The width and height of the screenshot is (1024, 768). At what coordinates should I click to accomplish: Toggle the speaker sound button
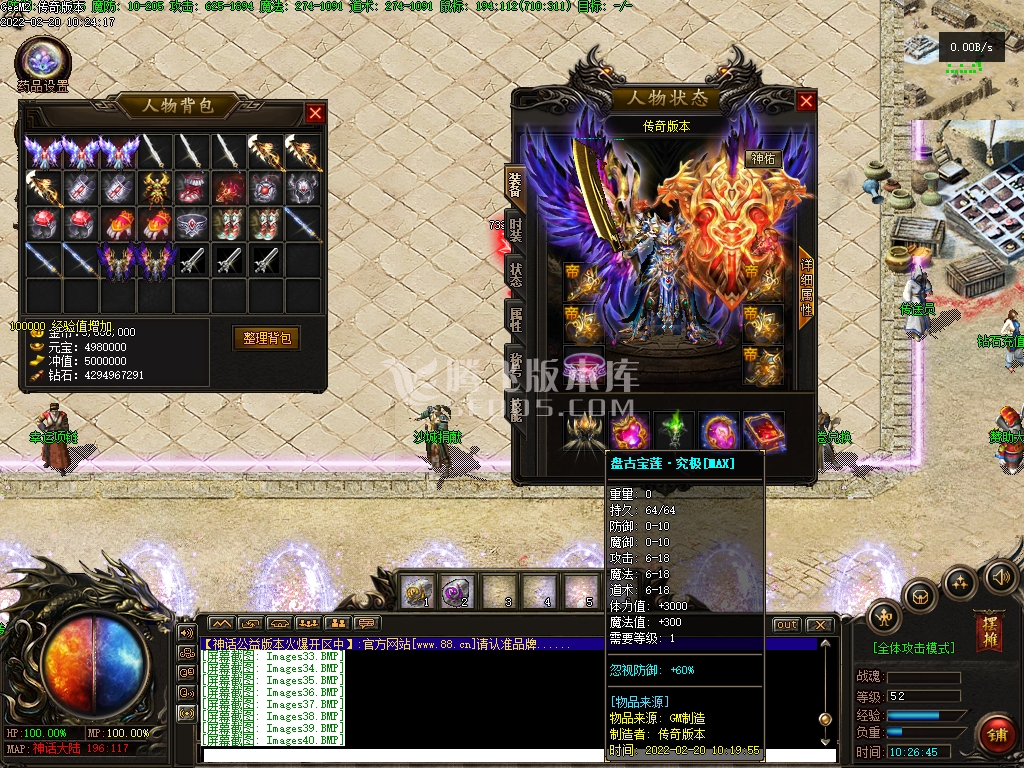1000,577
